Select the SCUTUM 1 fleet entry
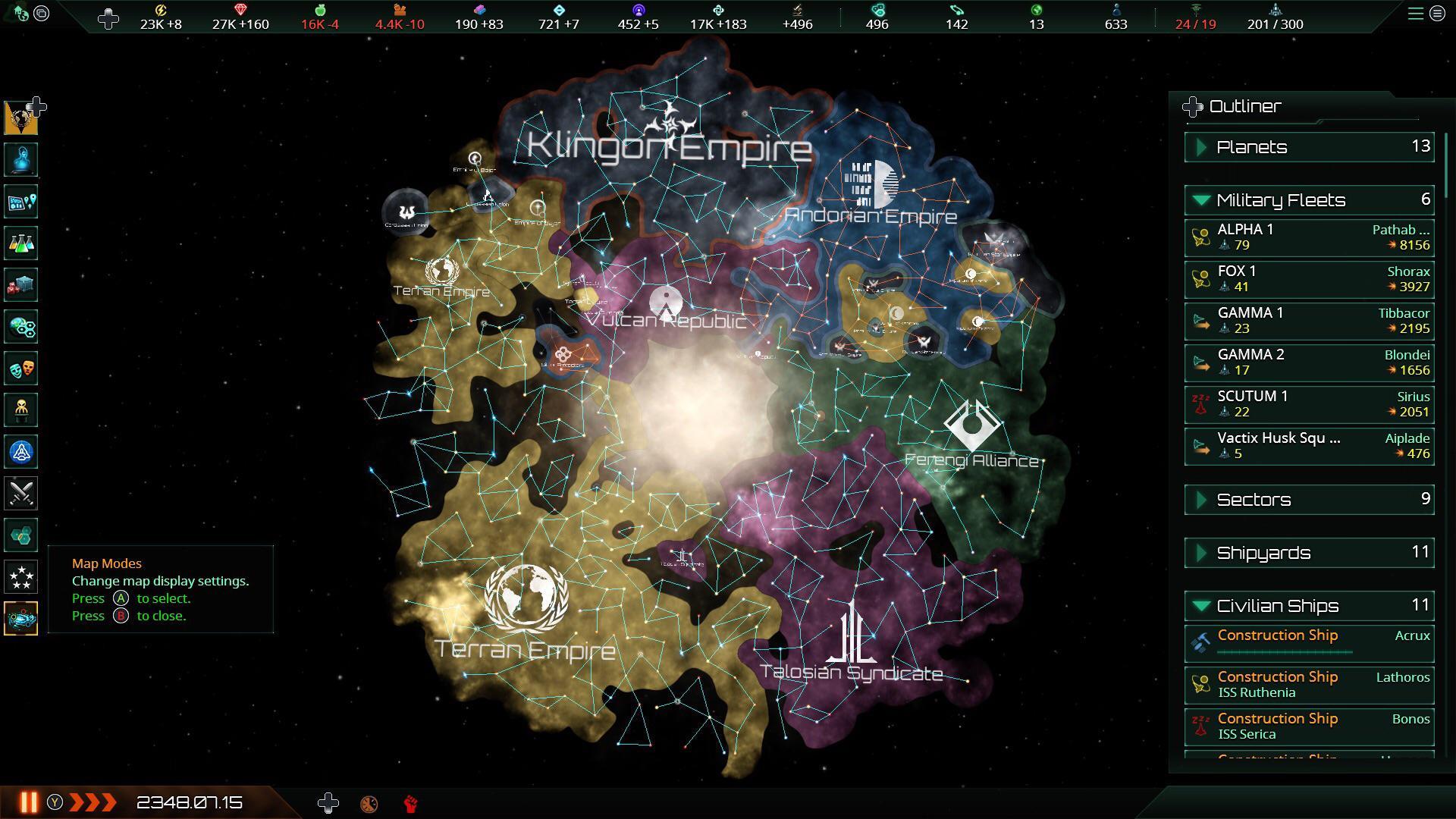This screenshot has width=1456, height=819. click(1308, 403)
